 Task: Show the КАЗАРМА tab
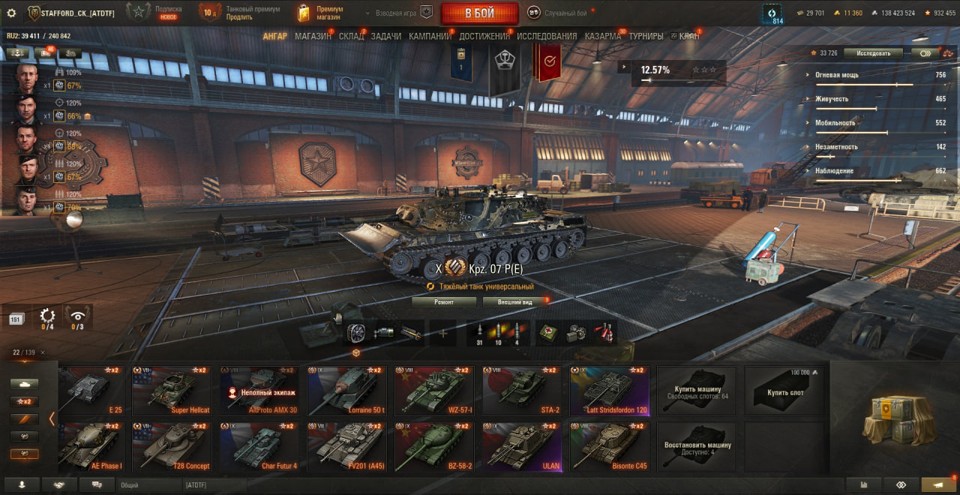(603, 36)
